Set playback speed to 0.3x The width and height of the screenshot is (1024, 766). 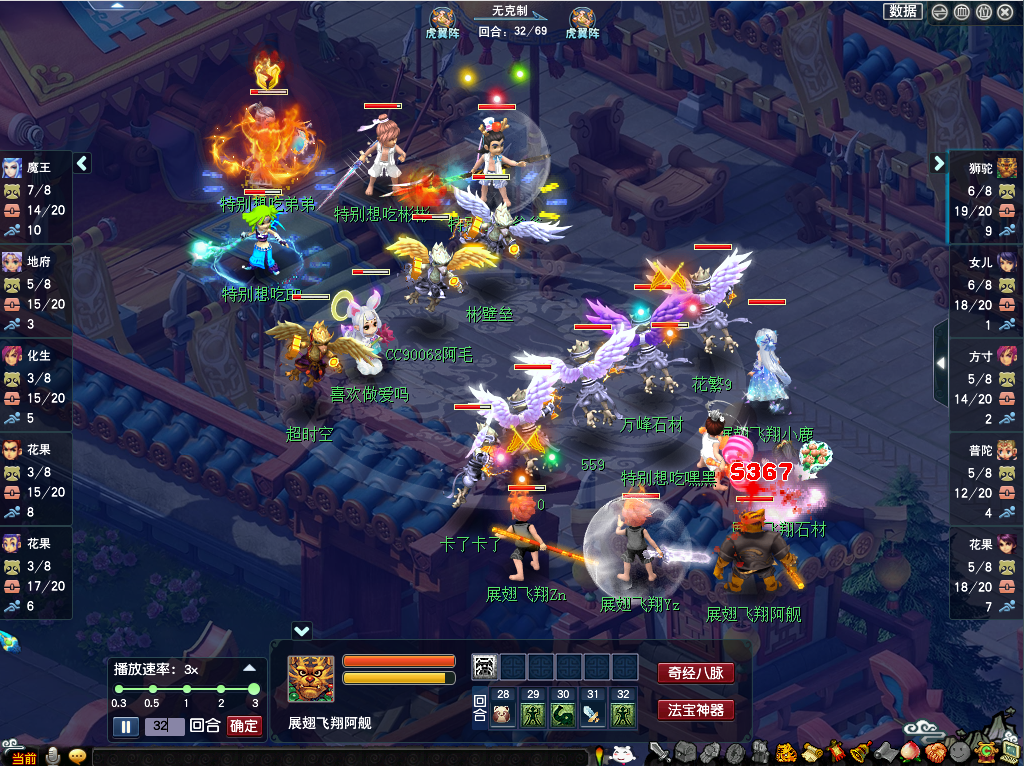click(118, 689)
